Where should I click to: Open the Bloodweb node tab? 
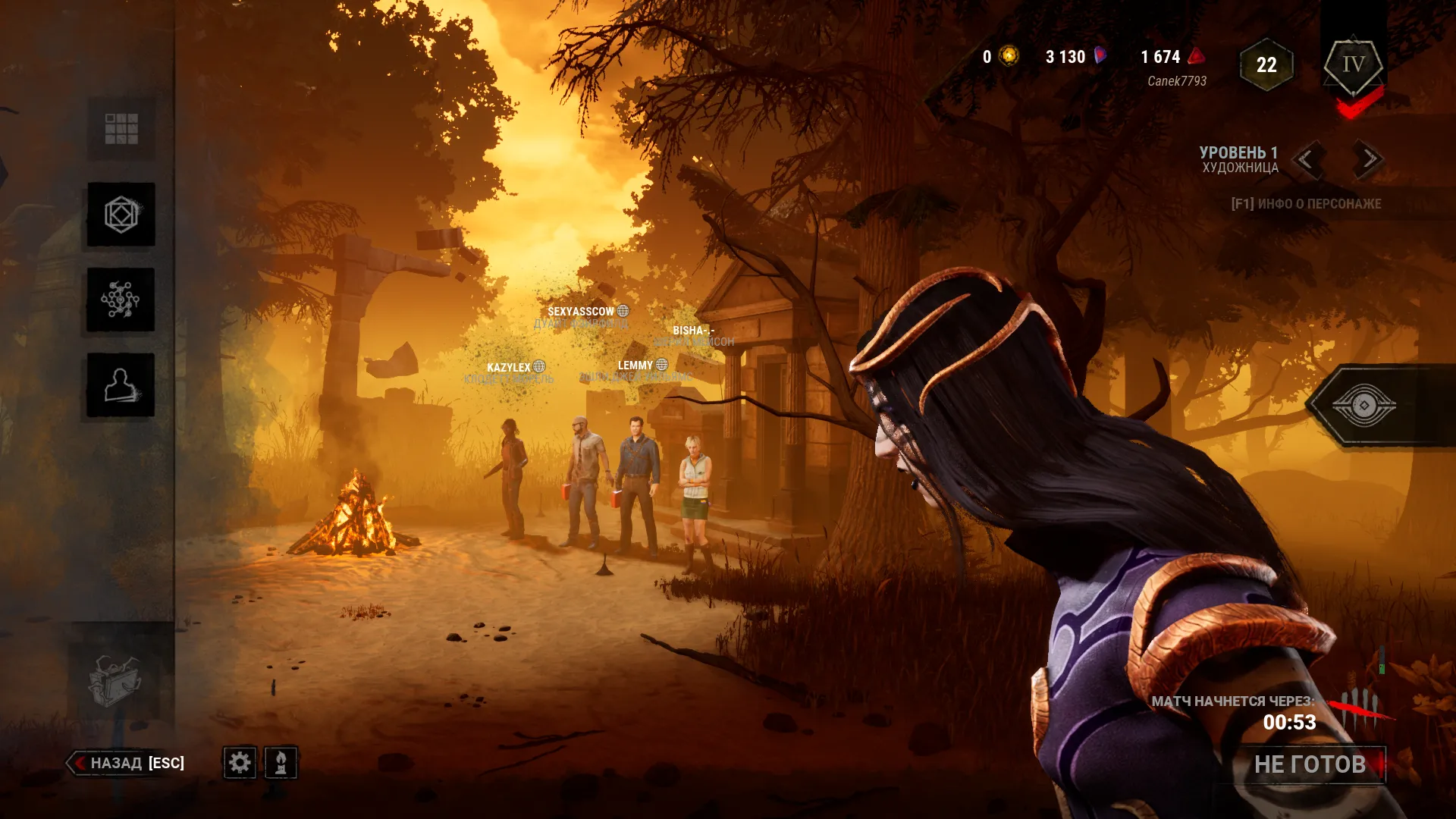[121, 300]
